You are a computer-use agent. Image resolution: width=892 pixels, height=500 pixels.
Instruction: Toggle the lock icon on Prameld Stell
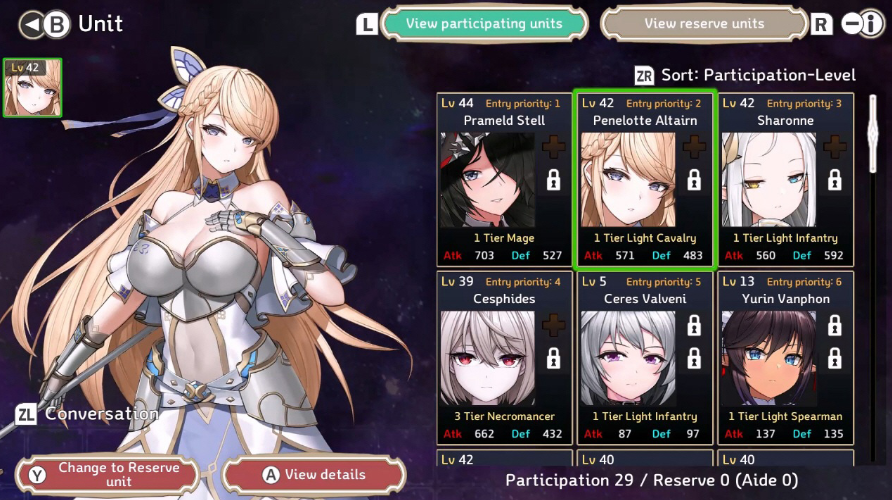point(553,180)
